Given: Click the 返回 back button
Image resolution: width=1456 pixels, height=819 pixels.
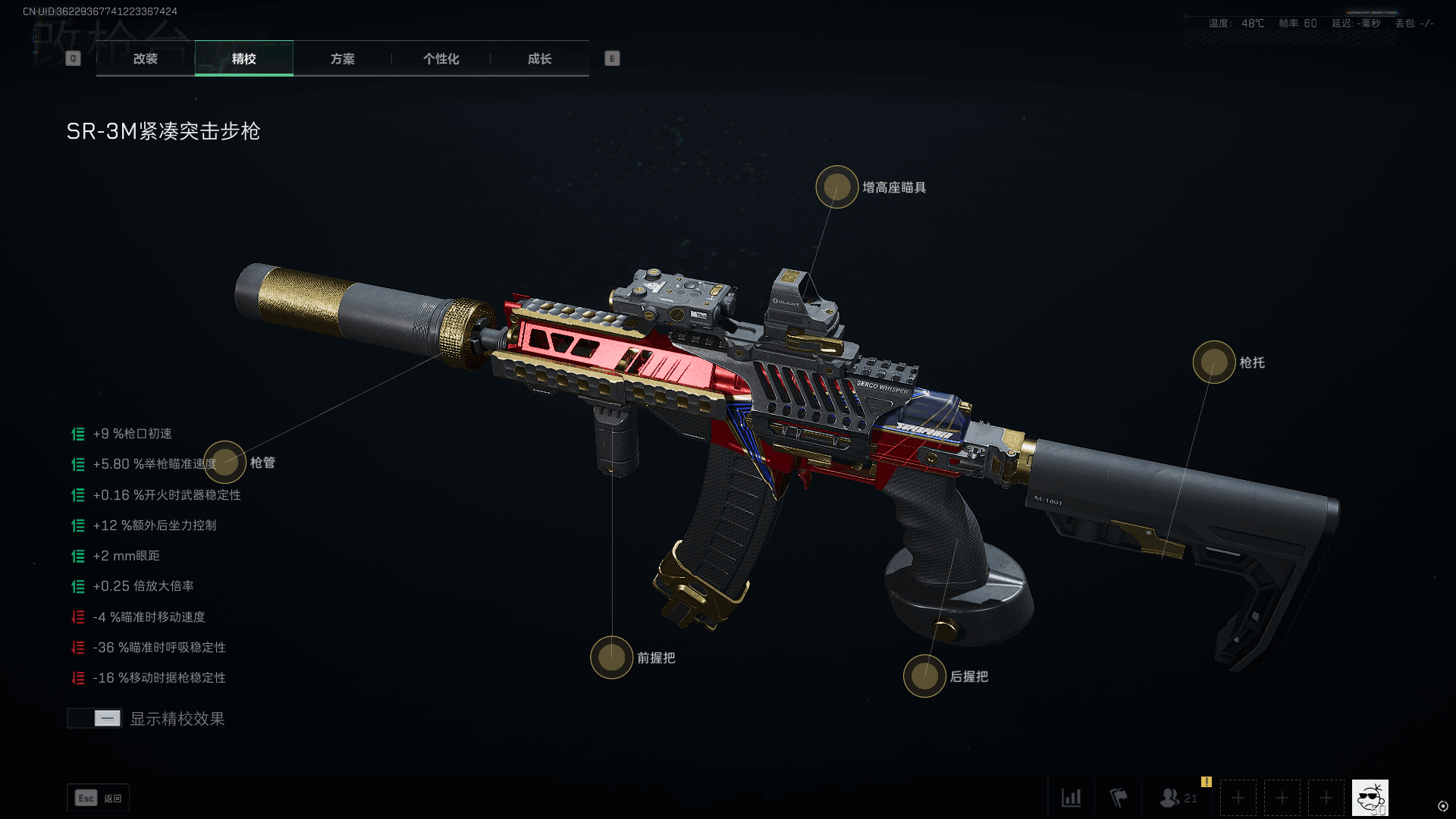Looking at the screenshot, I should [x=99, y=798].
